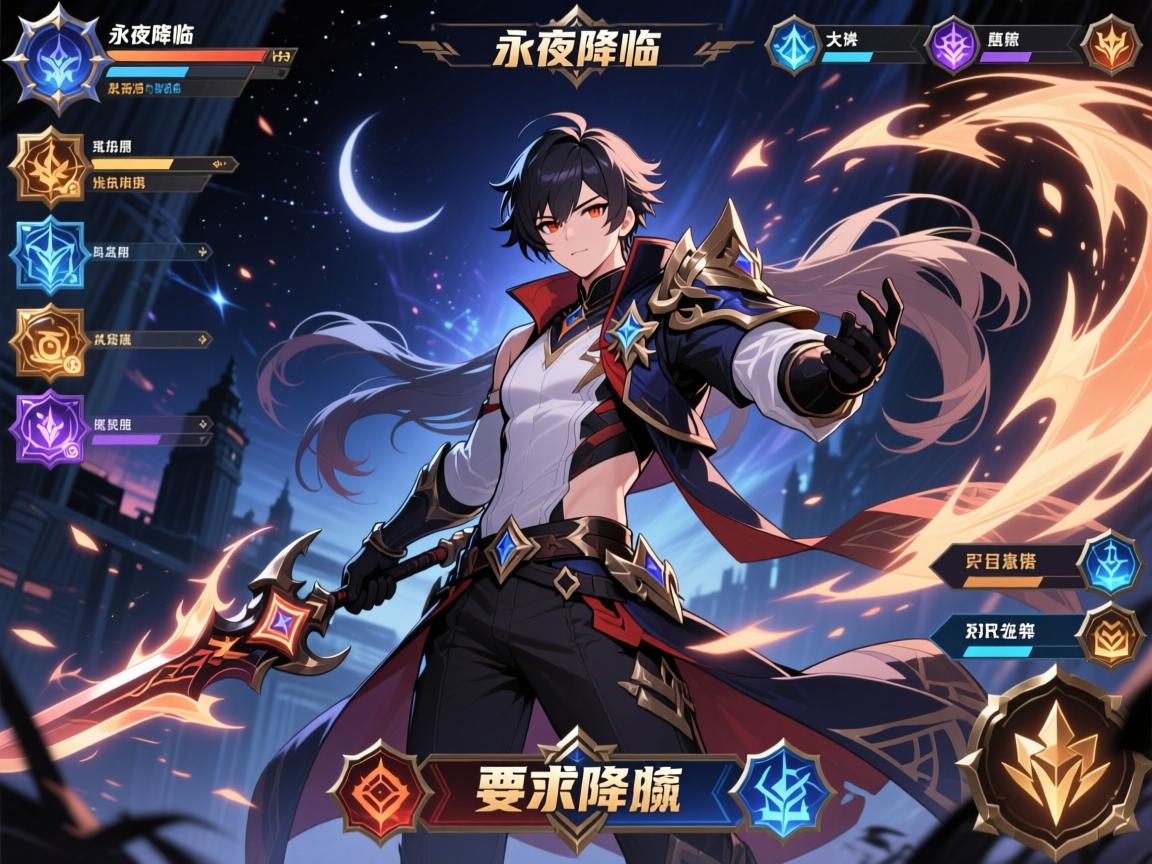The width and height of the screenshot is (1152, 864).
Task: Trigger the large gold ultimate emblem
Action: (x=1053, y=765)
